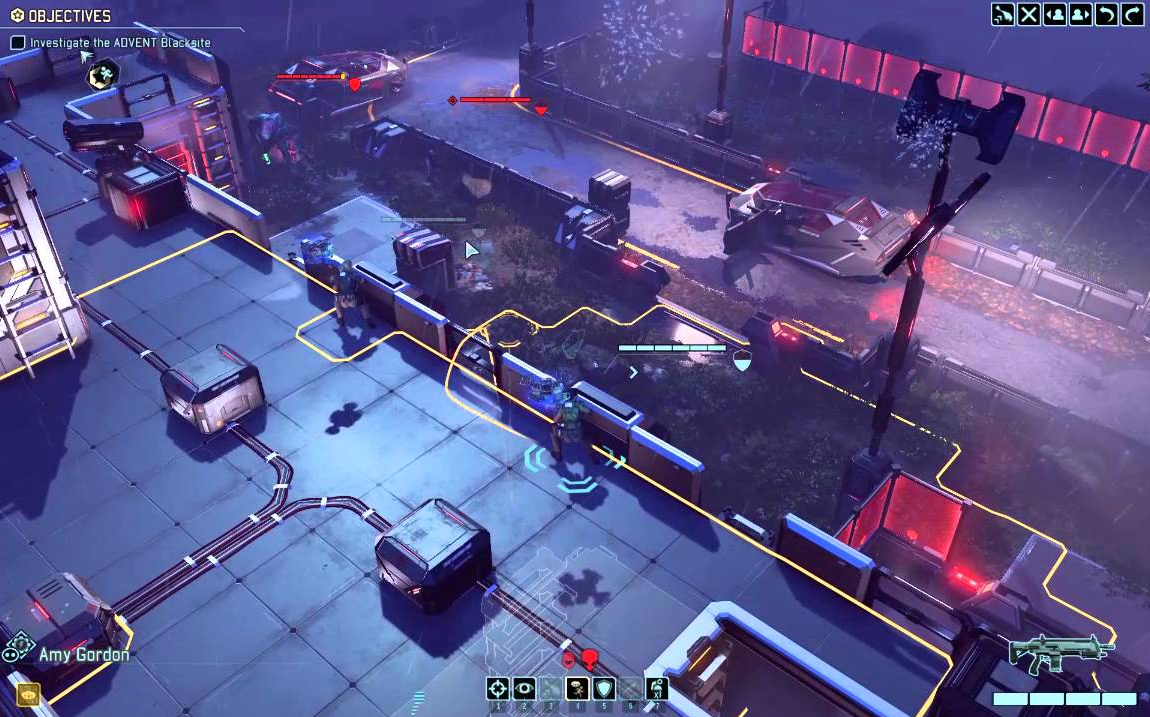Rotate the camera right with curved arrow
1150x717 pixels.
(1133, 14)
